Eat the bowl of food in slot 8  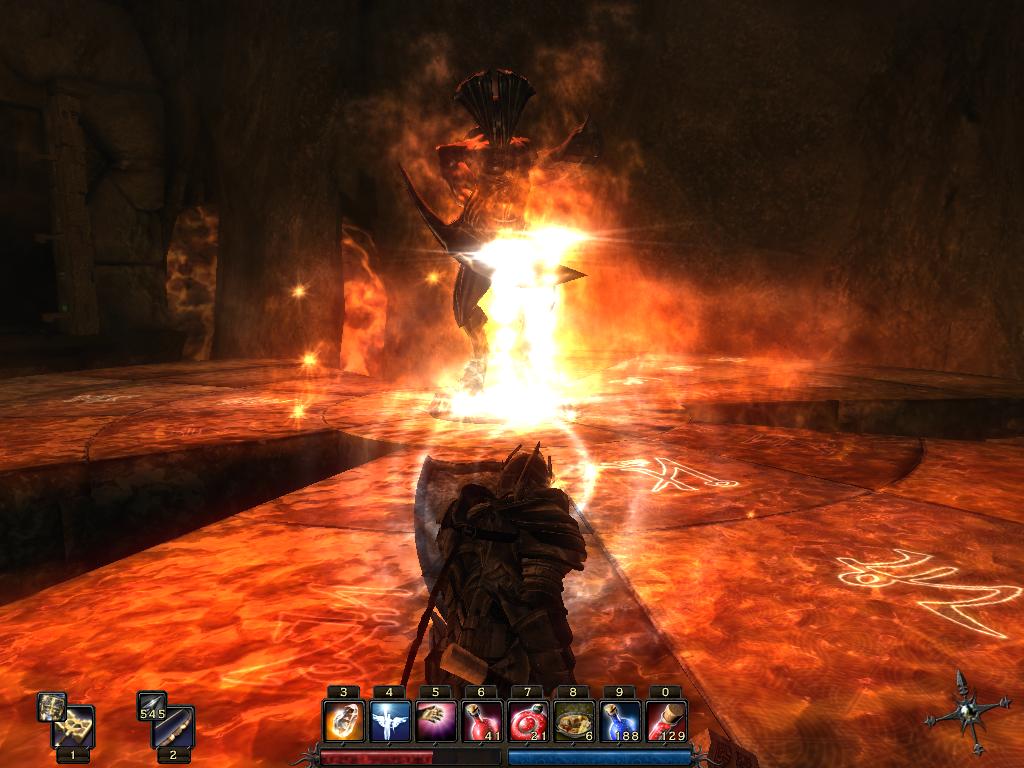pos(573,721)
